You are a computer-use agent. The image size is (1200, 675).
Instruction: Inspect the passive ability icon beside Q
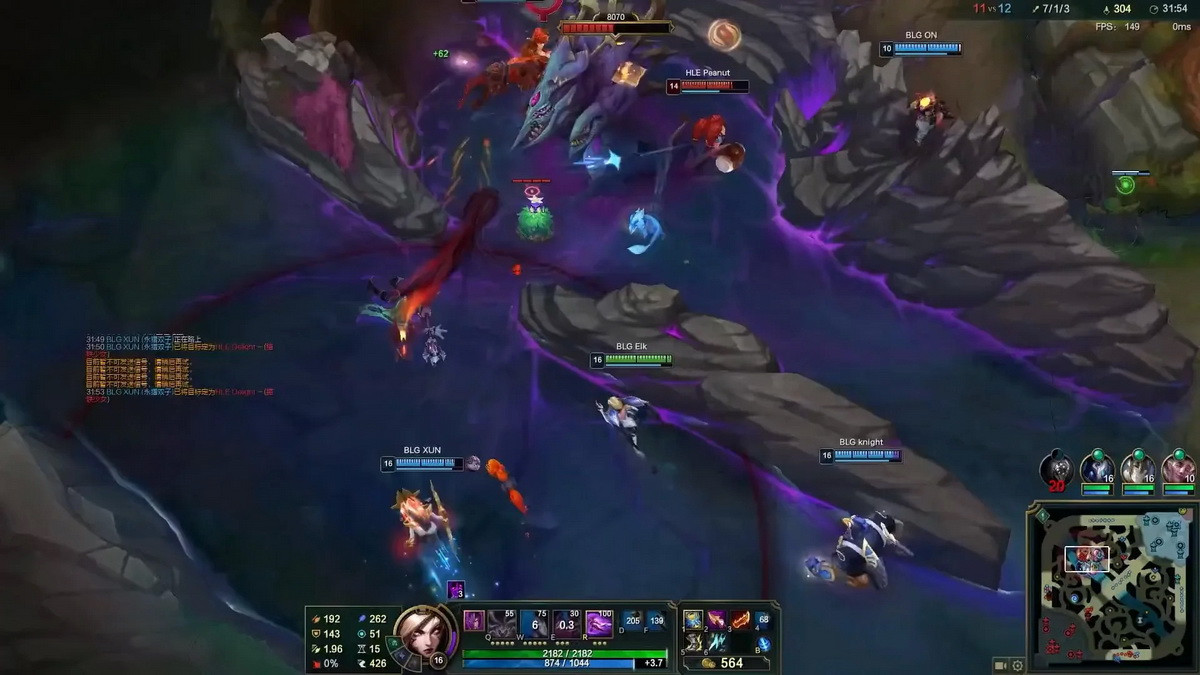474,621
